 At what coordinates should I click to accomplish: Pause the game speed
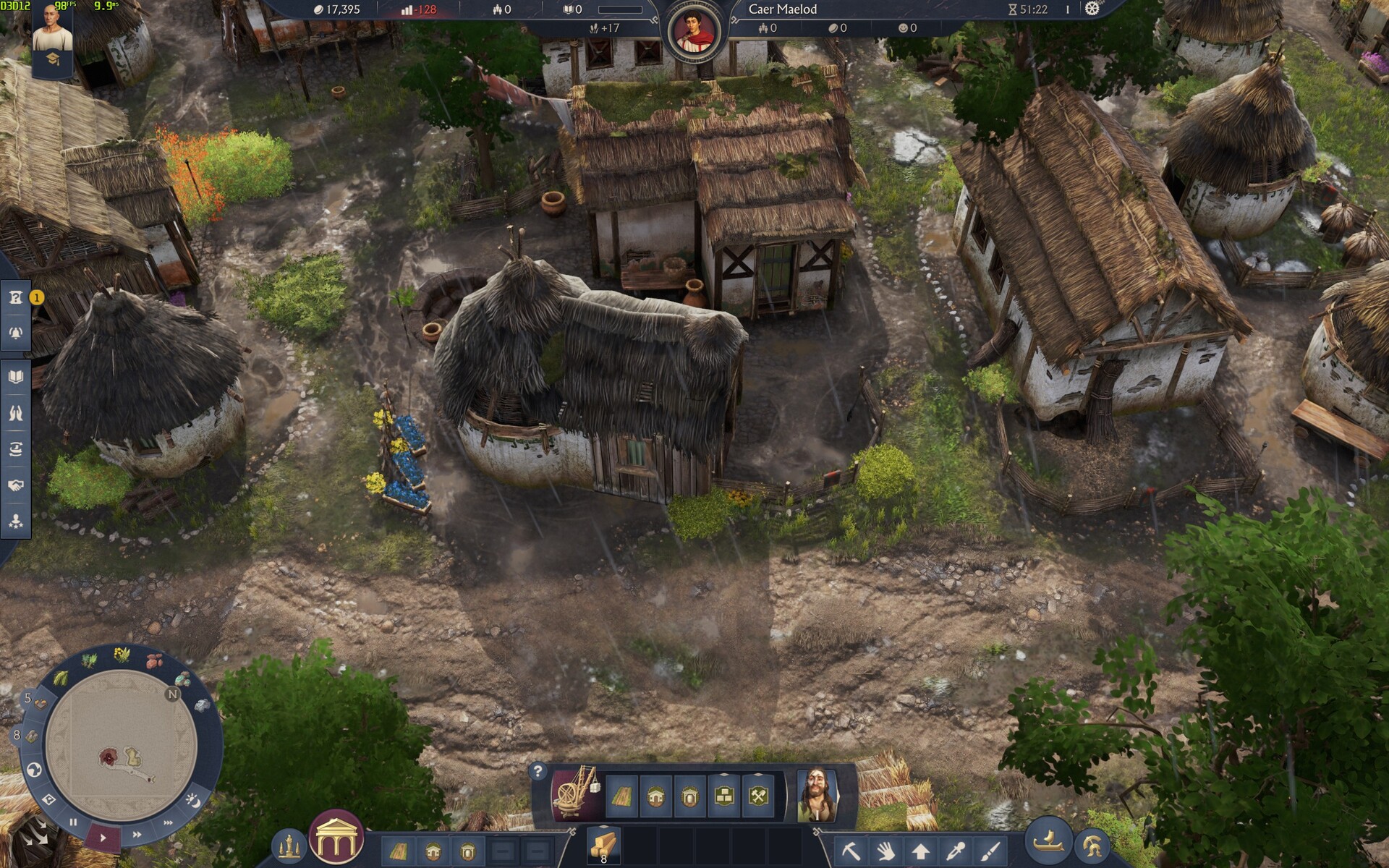click(73, 822)
